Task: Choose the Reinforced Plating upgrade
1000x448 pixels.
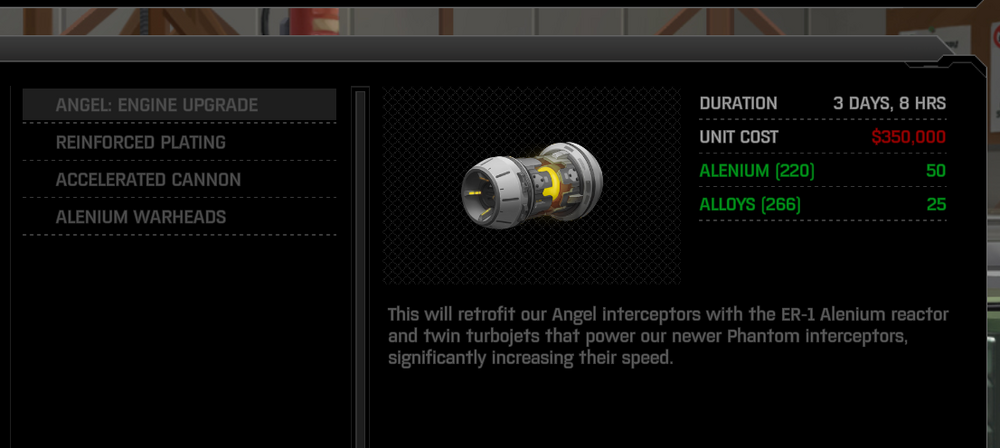Action: [178, 142]
